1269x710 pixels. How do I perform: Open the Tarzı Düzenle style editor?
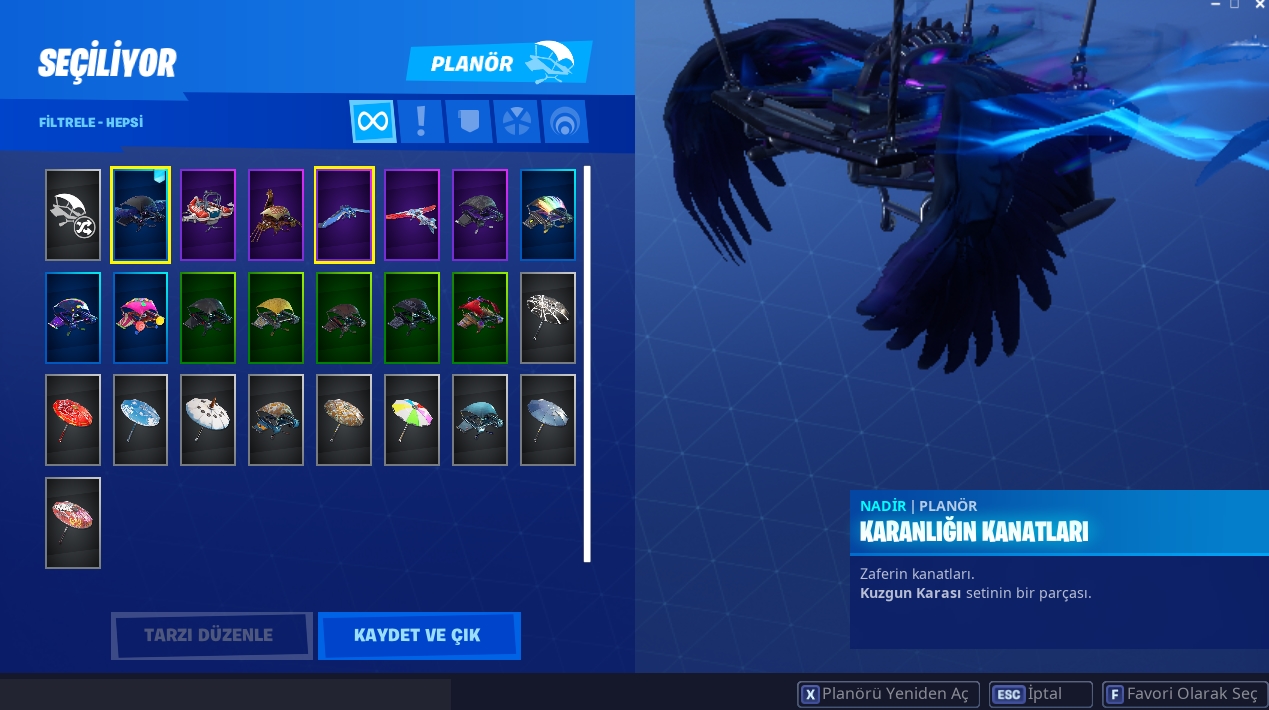click(209, 636)
